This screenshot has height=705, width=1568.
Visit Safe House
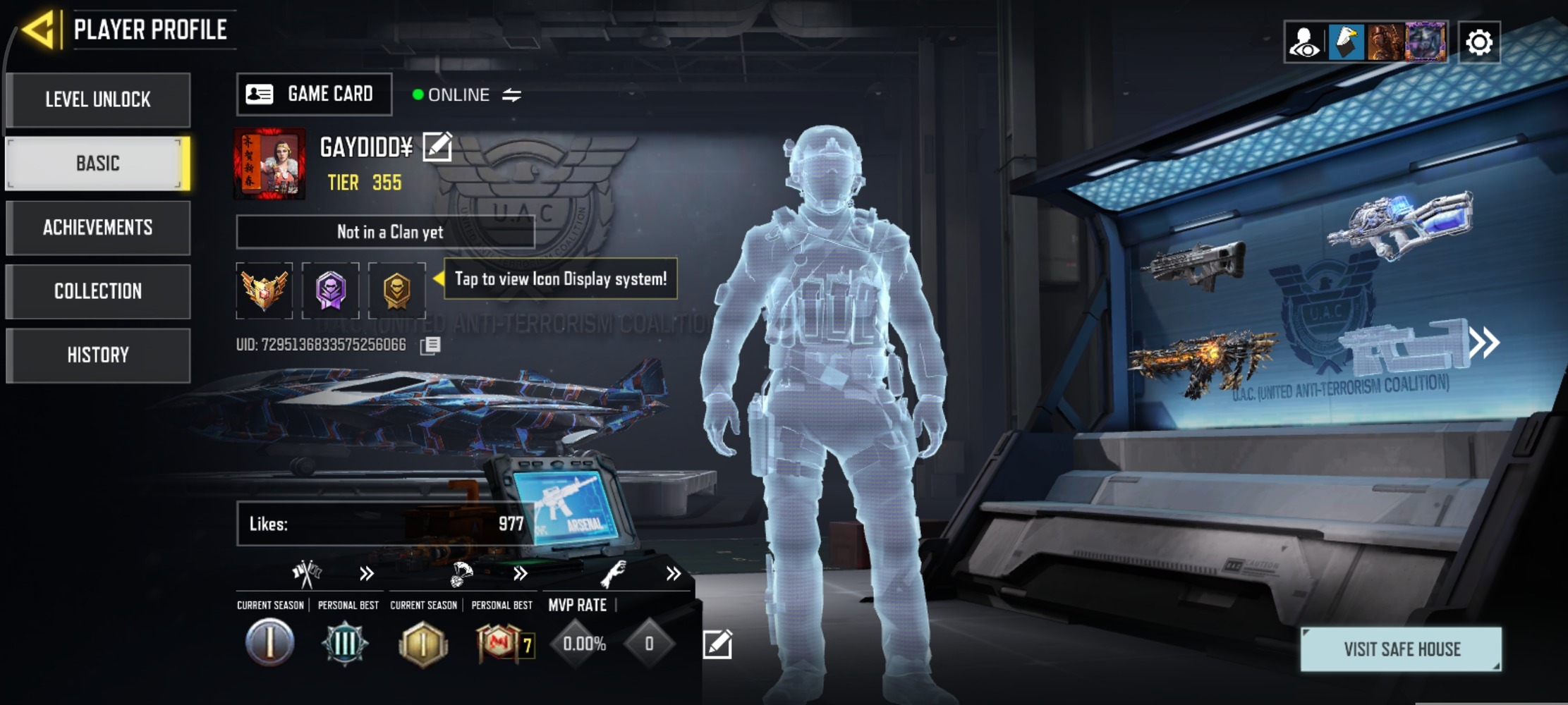pyautogui.click(x=1401, y=649)
